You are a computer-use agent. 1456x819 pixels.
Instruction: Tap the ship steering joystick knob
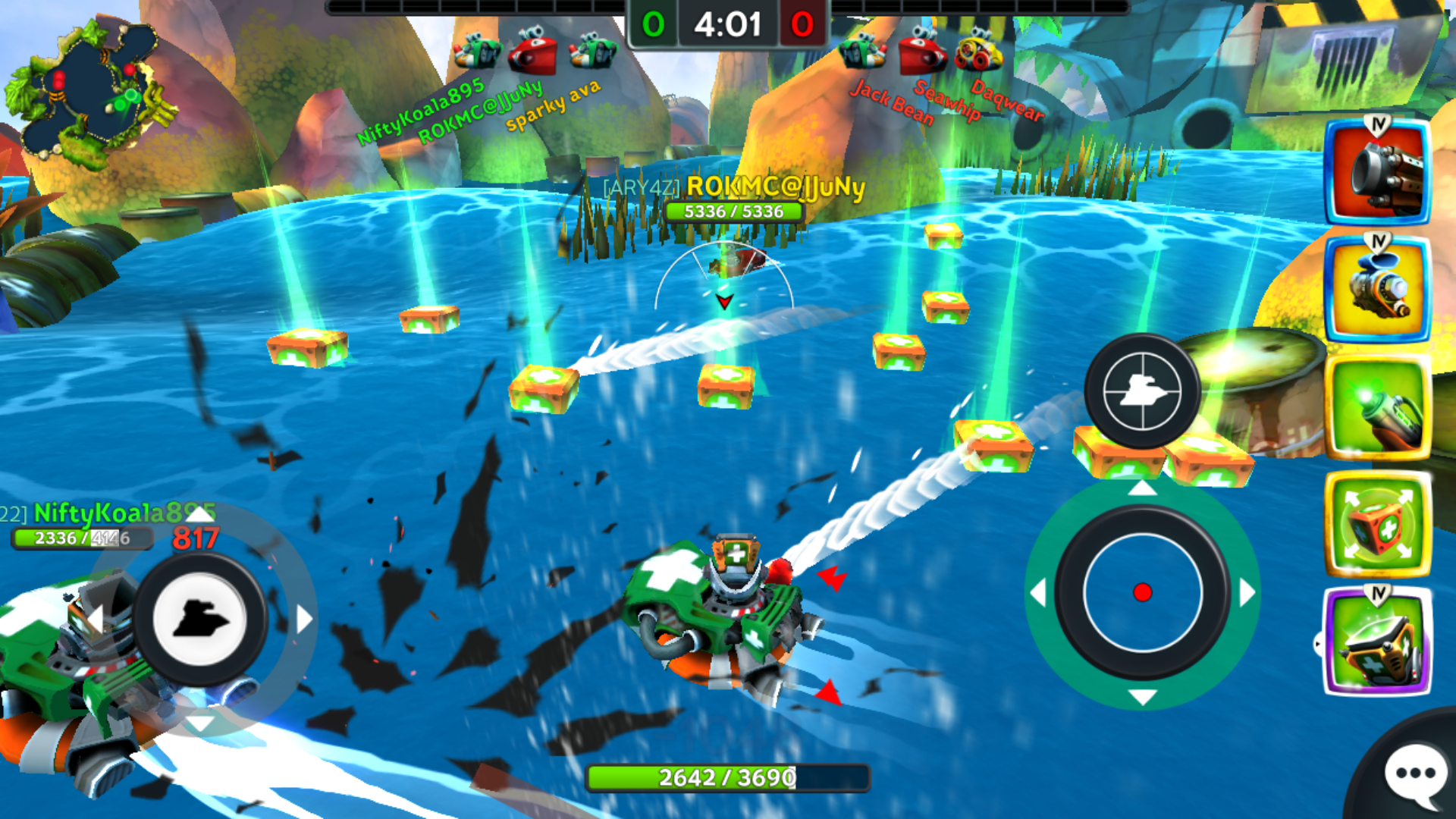199,619
